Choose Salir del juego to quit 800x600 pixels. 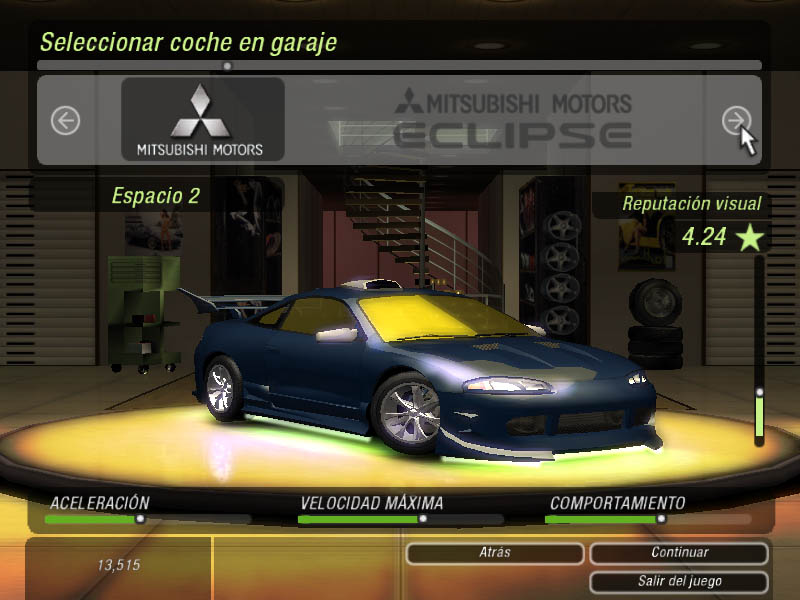(x=679, y=581)
